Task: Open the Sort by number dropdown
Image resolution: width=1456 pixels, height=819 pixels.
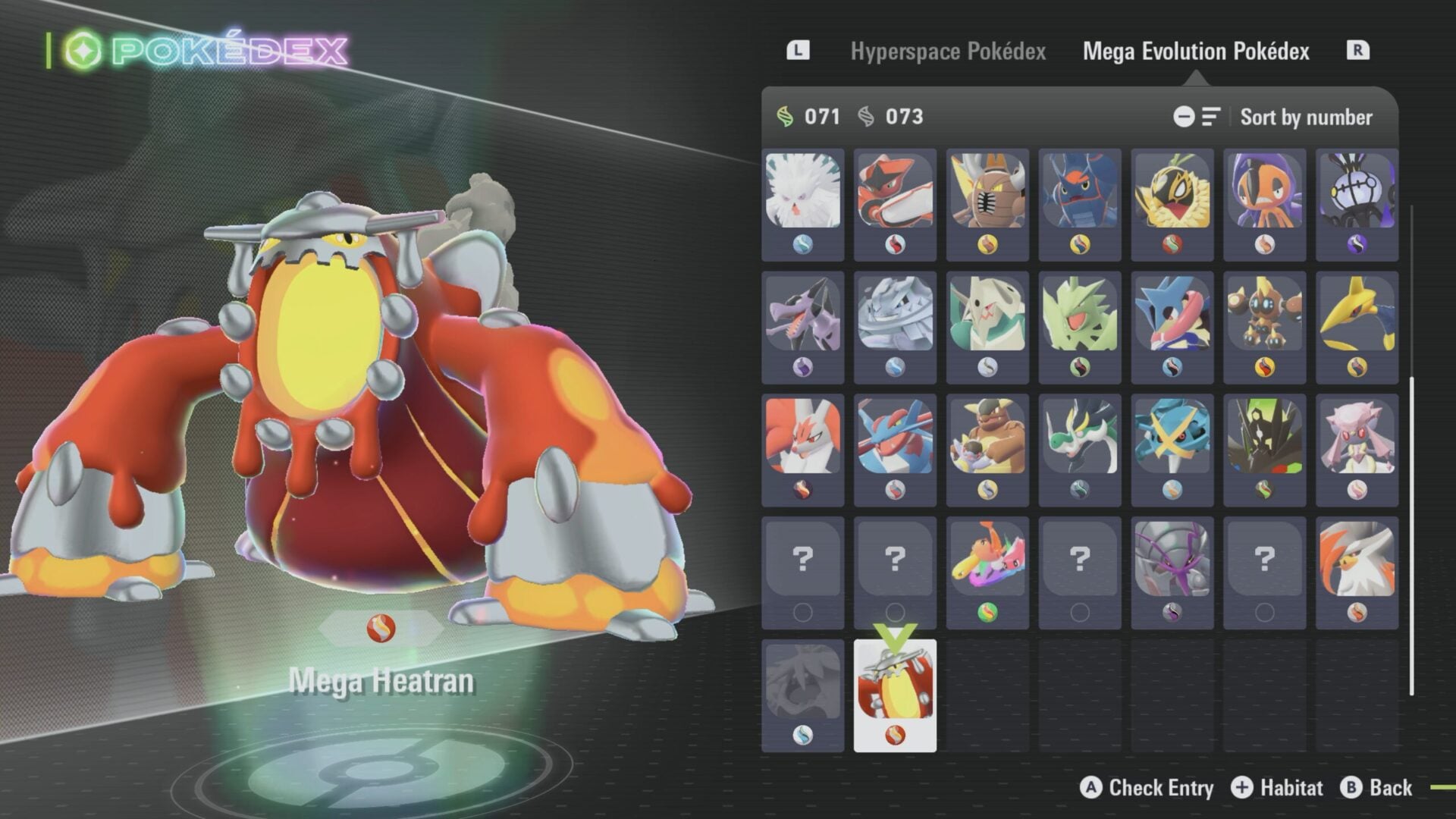Action: tap(1306, 118)
